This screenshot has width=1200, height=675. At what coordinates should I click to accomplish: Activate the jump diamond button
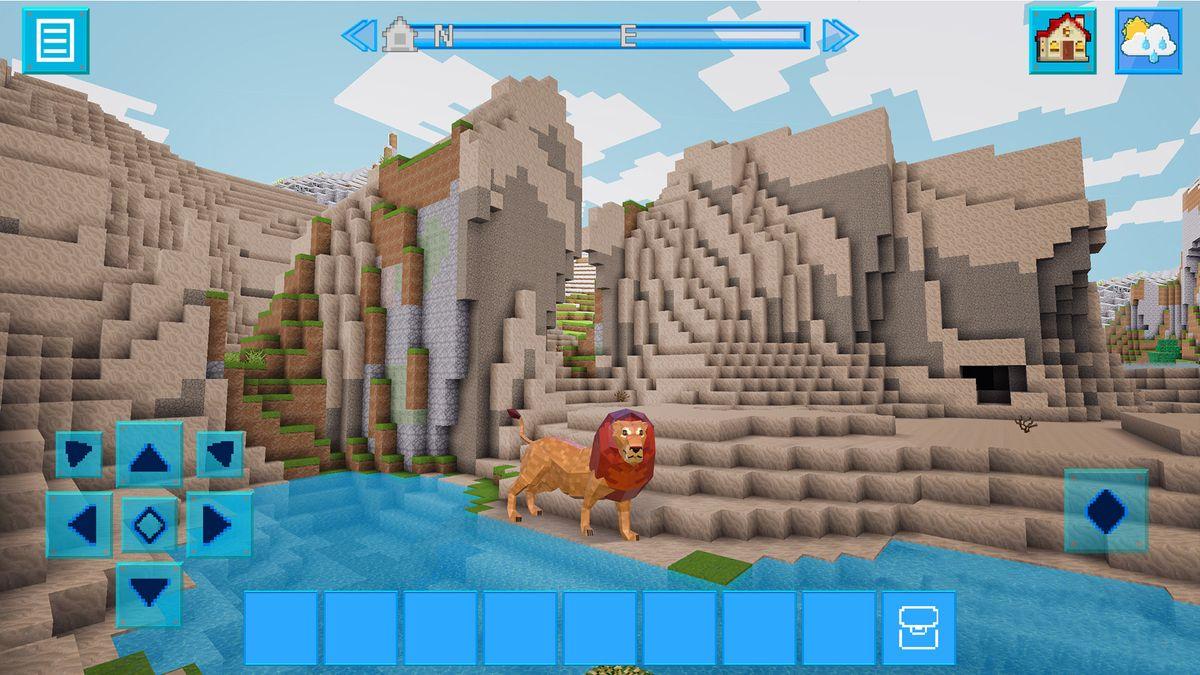[x=1105, y=510]
